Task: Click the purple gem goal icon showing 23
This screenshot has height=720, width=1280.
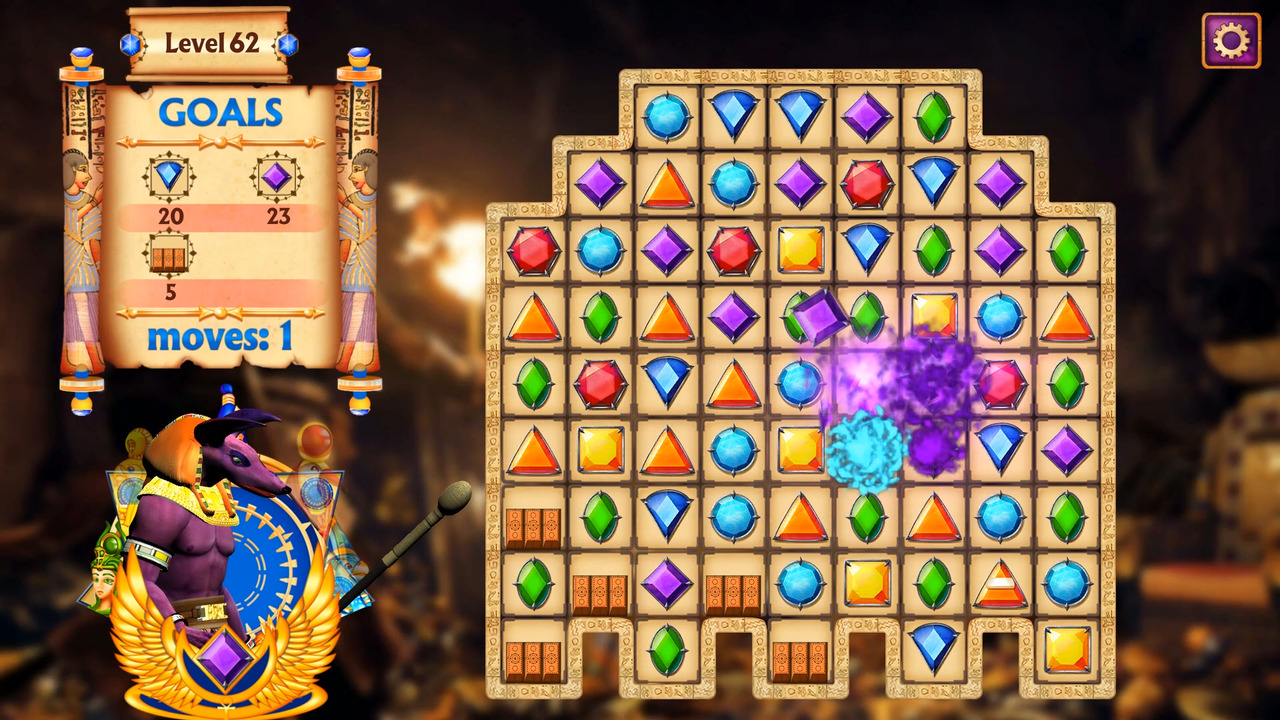Action: [277, 175]
